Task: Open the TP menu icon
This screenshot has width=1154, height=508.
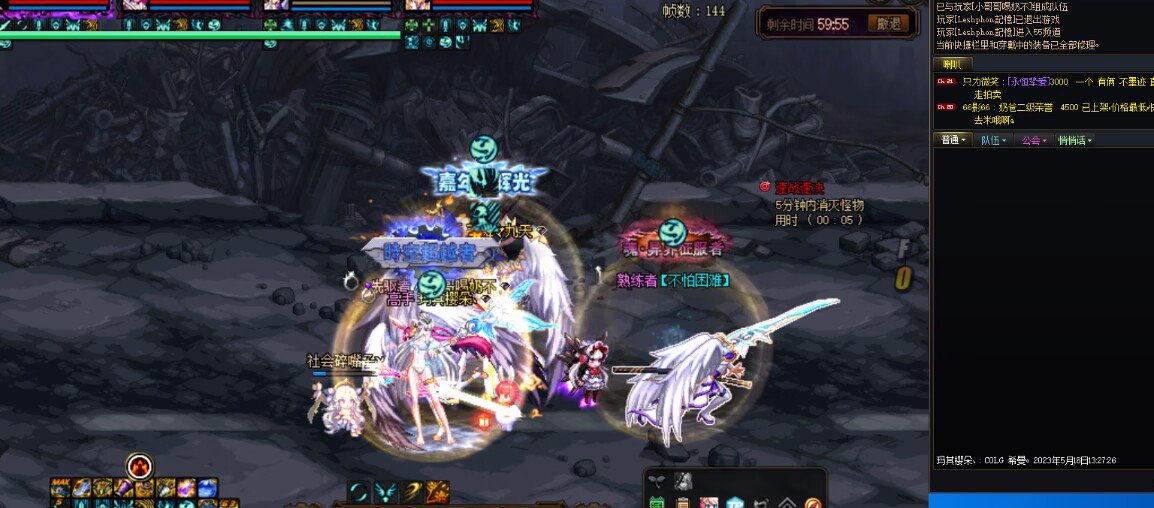Action: coord(735,502)
